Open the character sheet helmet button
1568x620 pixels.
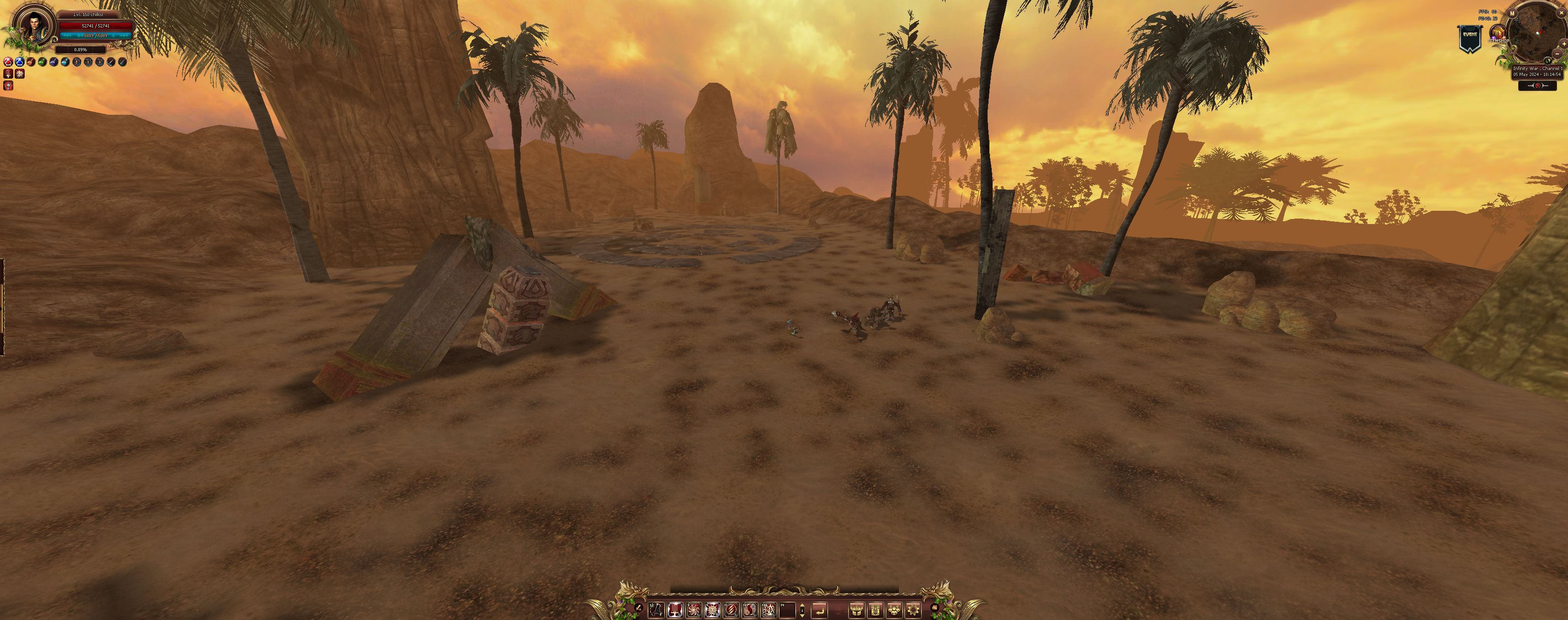(856, 609)
